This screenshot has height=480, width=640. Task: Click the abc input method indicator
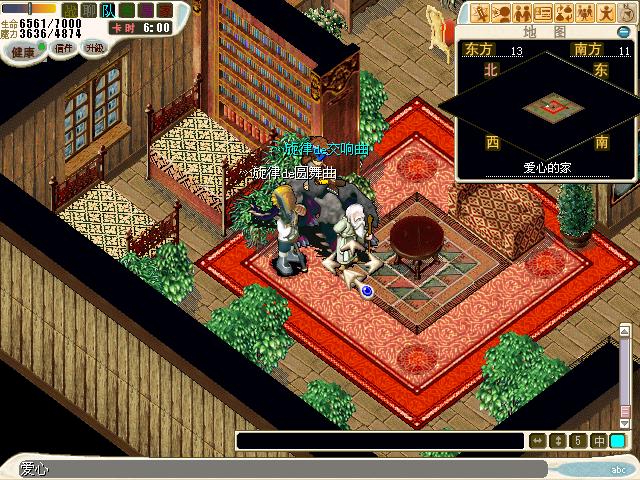click(x=619, y=469)
